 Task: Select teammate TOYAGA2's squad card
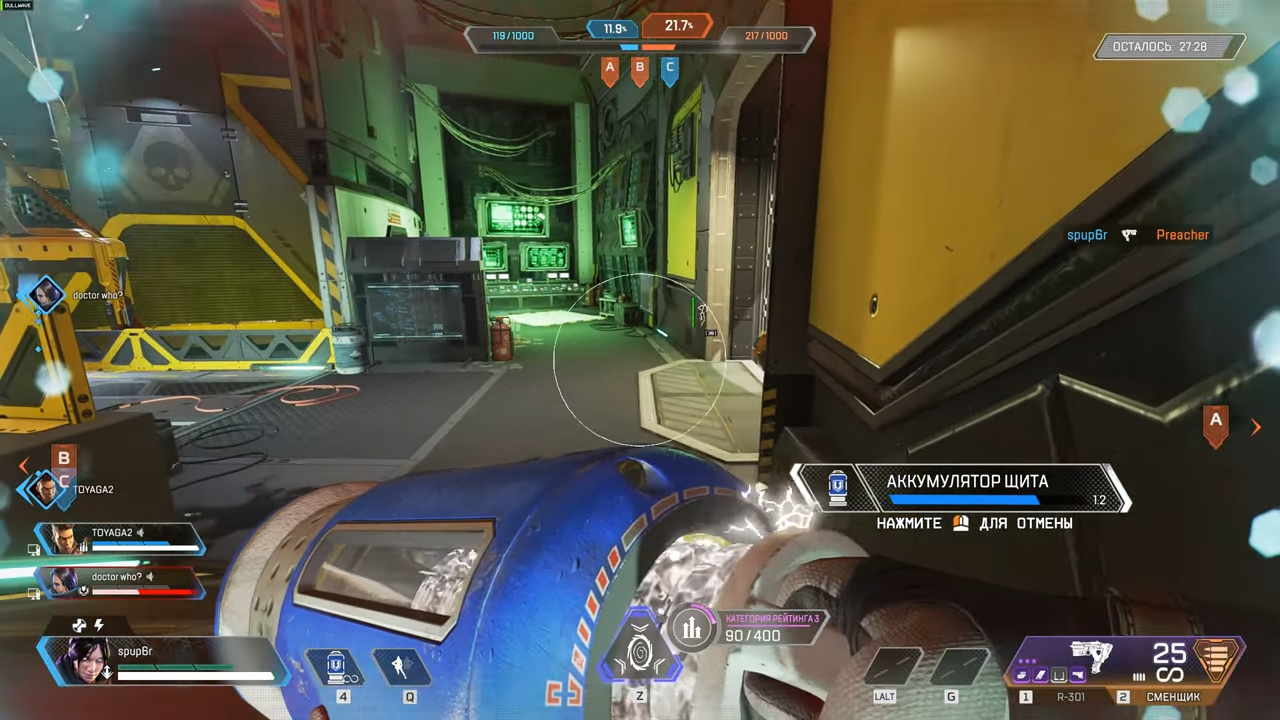coord(120,540)
